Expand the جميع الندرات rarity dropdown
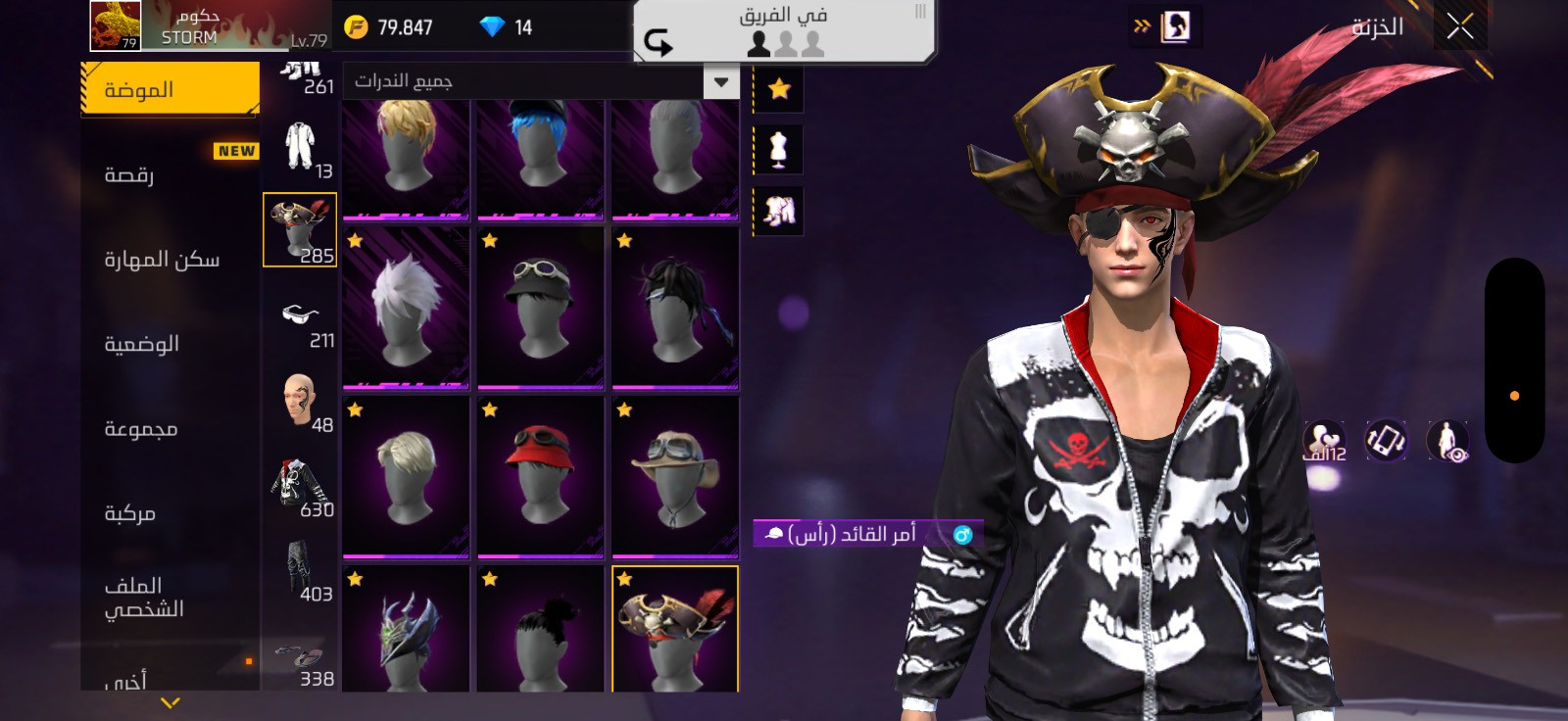The image size is (1568, 721). point(720,82)
